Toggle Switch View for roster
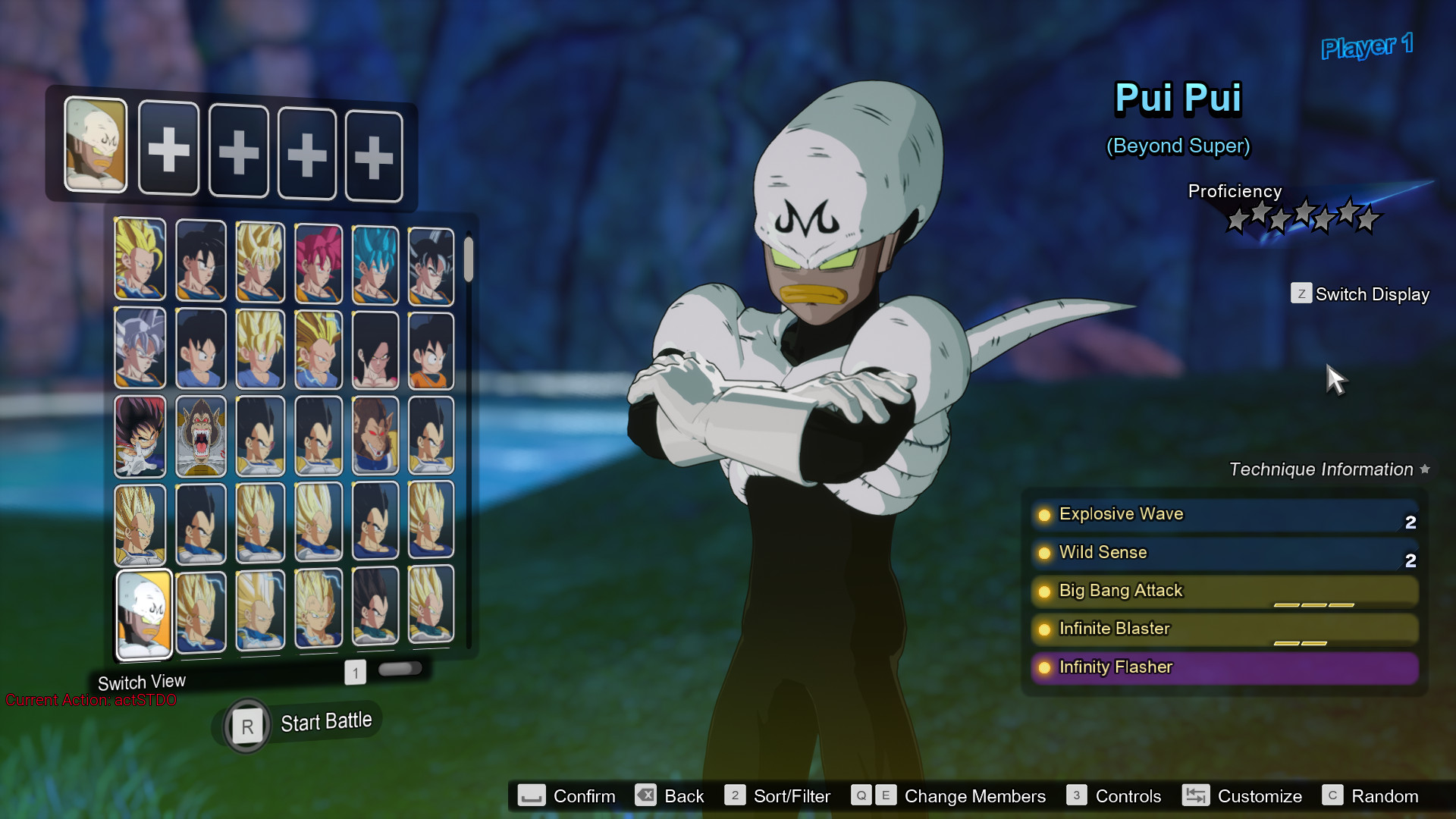This screenshot has width=1456, height=819. (142, 681)
